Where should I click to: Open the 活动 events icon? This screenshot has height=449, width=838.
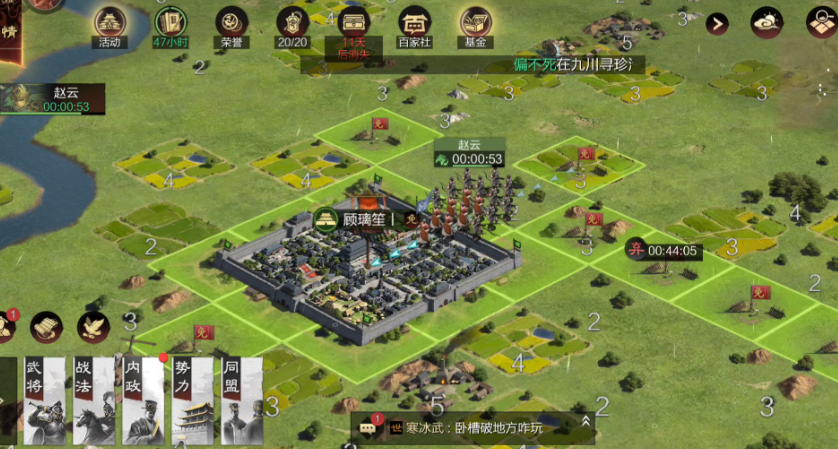(110, 24)
